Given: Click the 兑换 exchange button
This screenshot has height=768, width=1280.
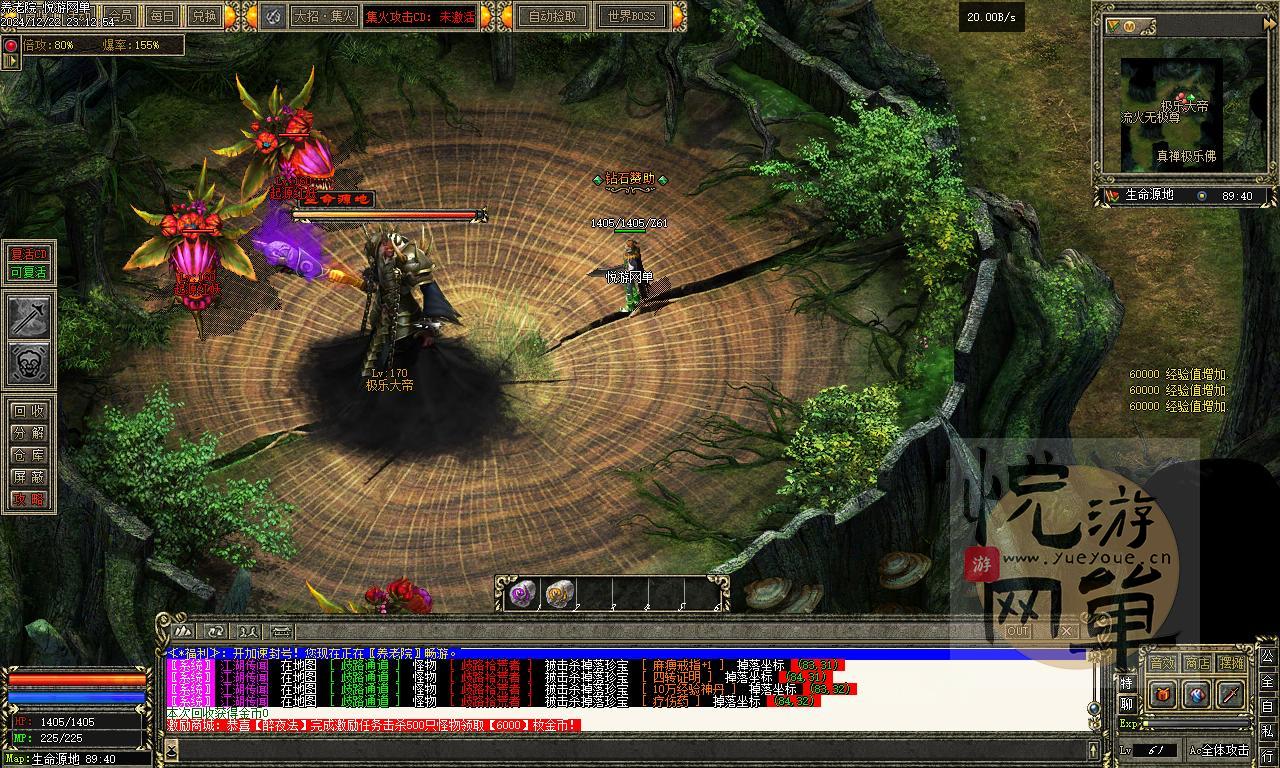Looking at the screenshot, I should click(x=204, y=16).
